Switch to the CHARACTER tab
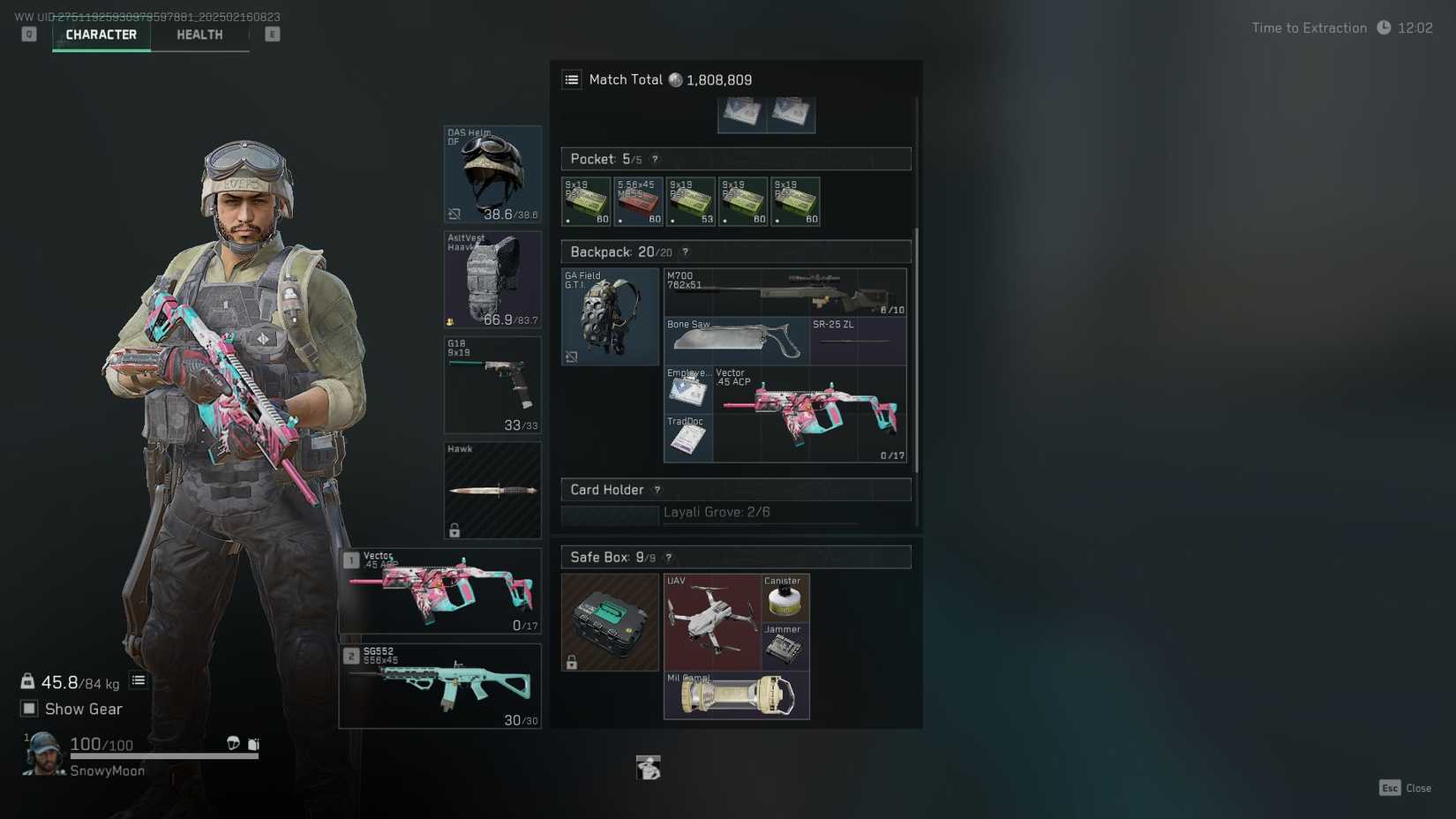This screenshot has width=1456, height=819. point(101,34)
